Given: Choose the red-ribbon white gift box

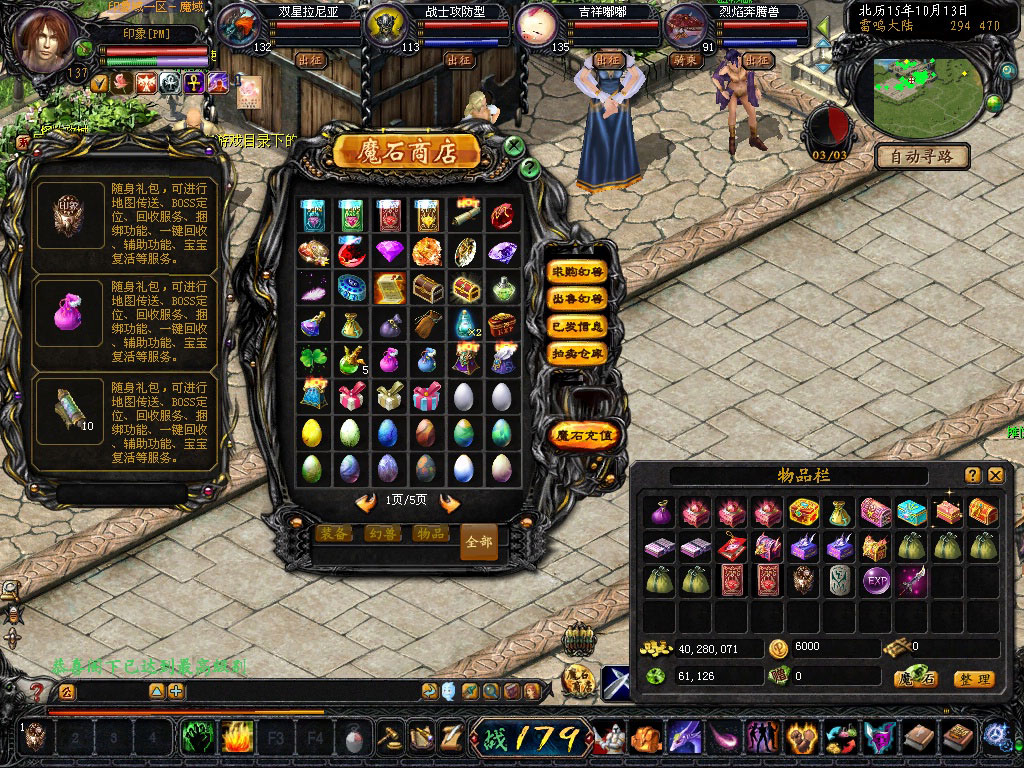Looking at the screenshot, I should click(351, 396).
